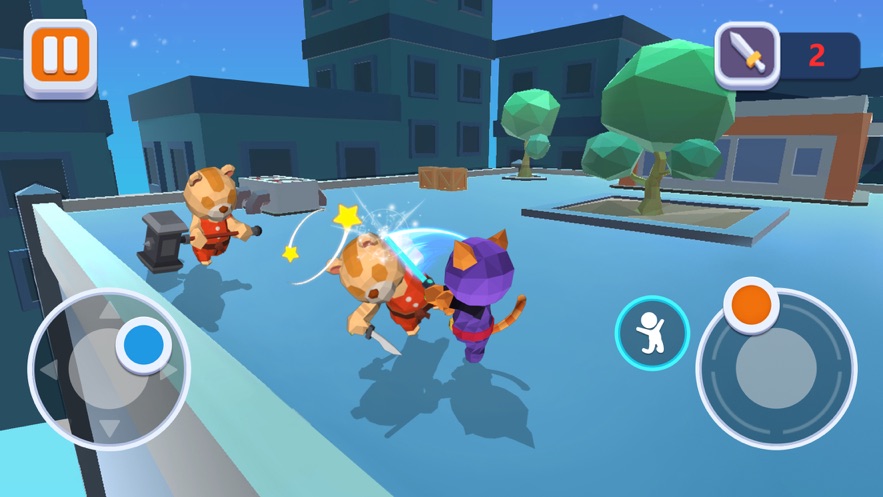Activate the jump action button
Image resolution: width=883 pixels, height=497 pixels.
point(652,333)
